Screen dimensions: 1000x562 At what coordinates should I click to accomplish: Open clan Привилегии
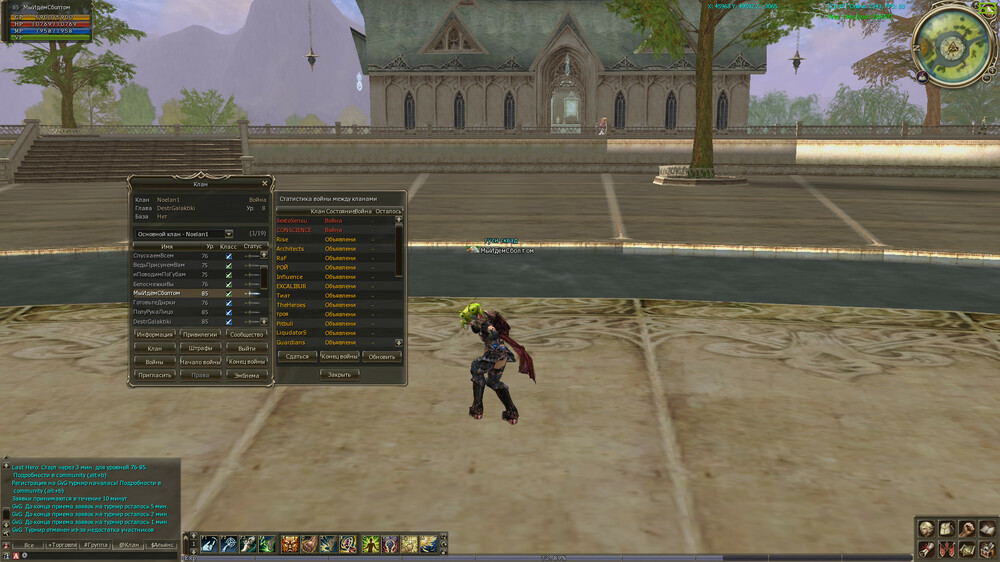coord(201,334)
